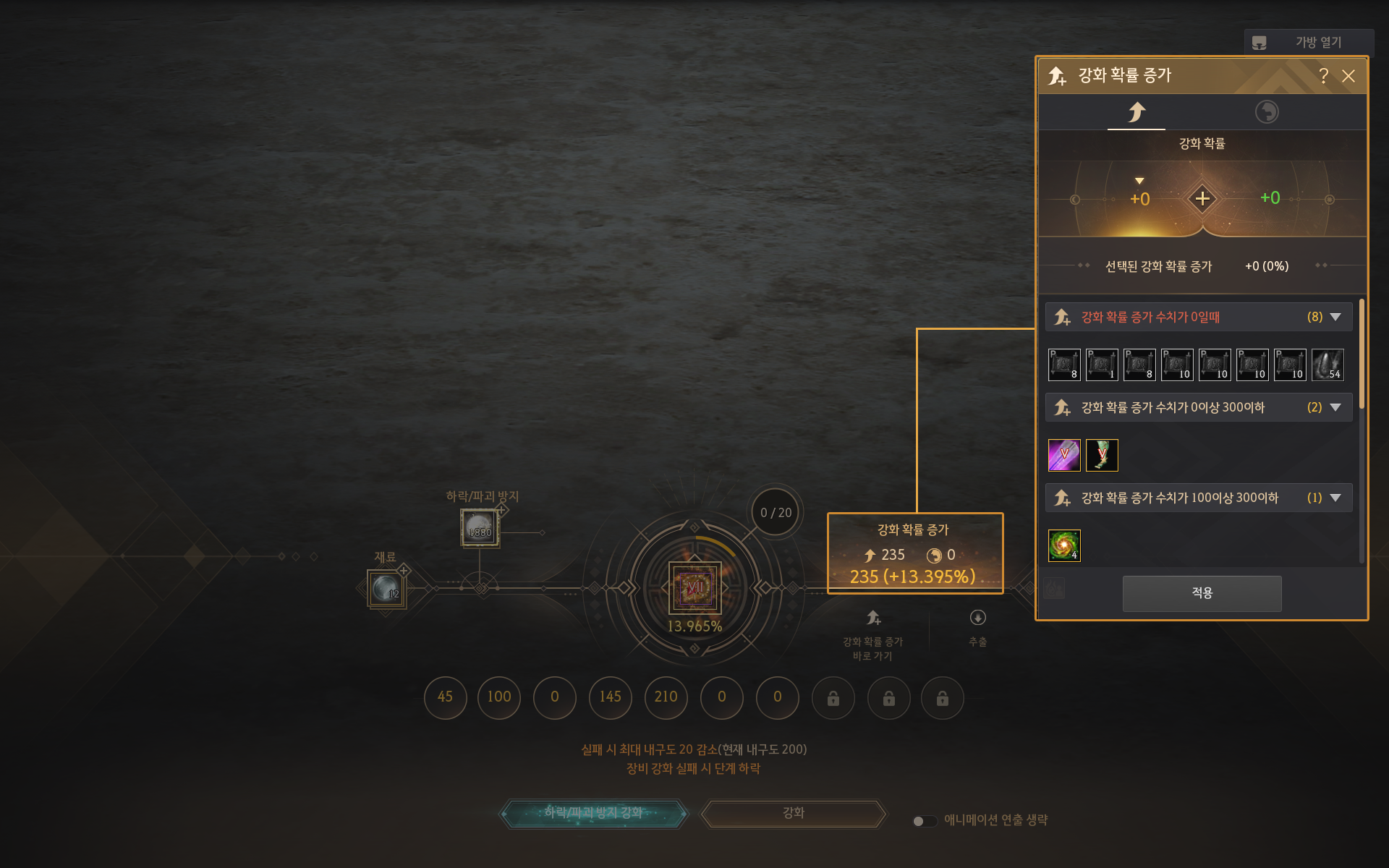Choose the 210 preset circle

click(666, 697)
